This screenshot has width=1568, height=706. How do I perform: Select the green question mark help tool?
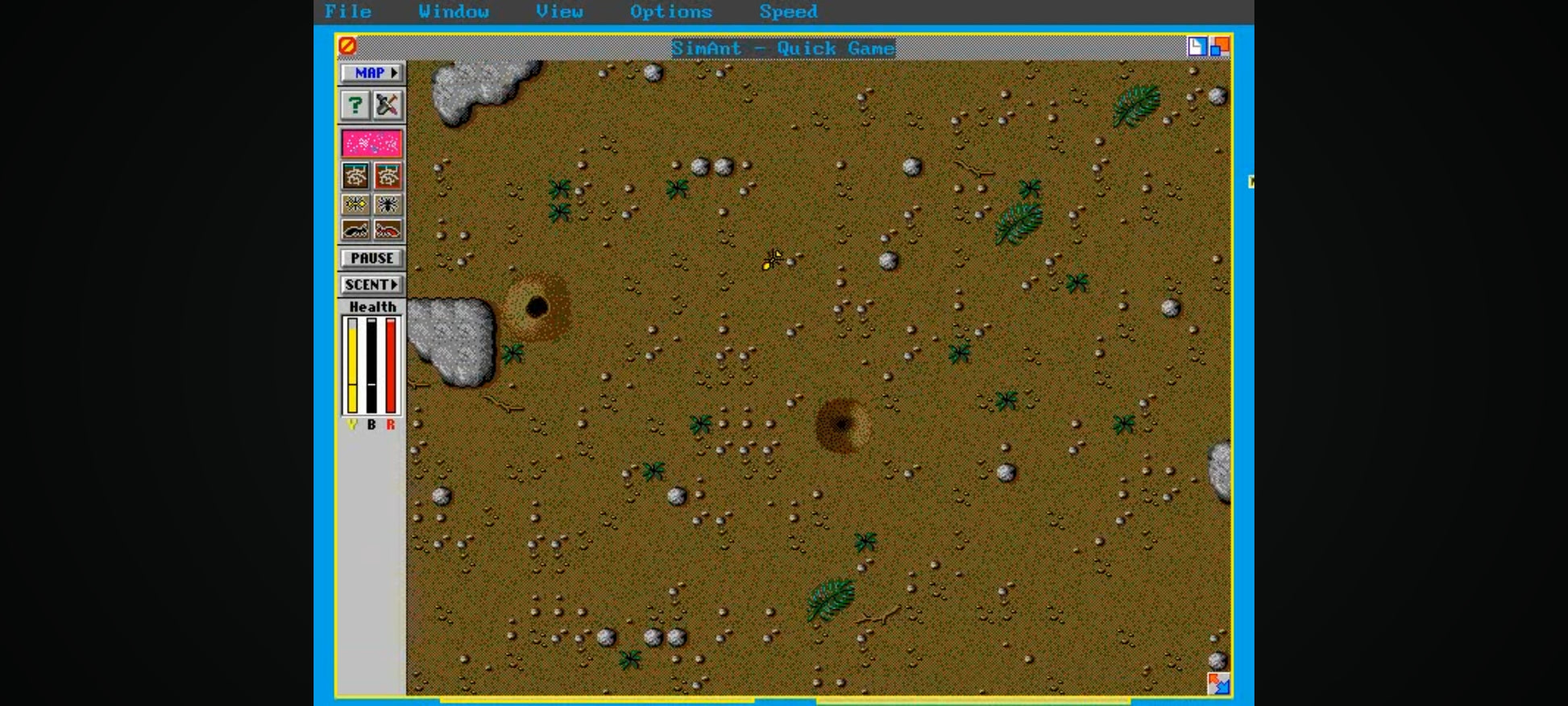355,105
